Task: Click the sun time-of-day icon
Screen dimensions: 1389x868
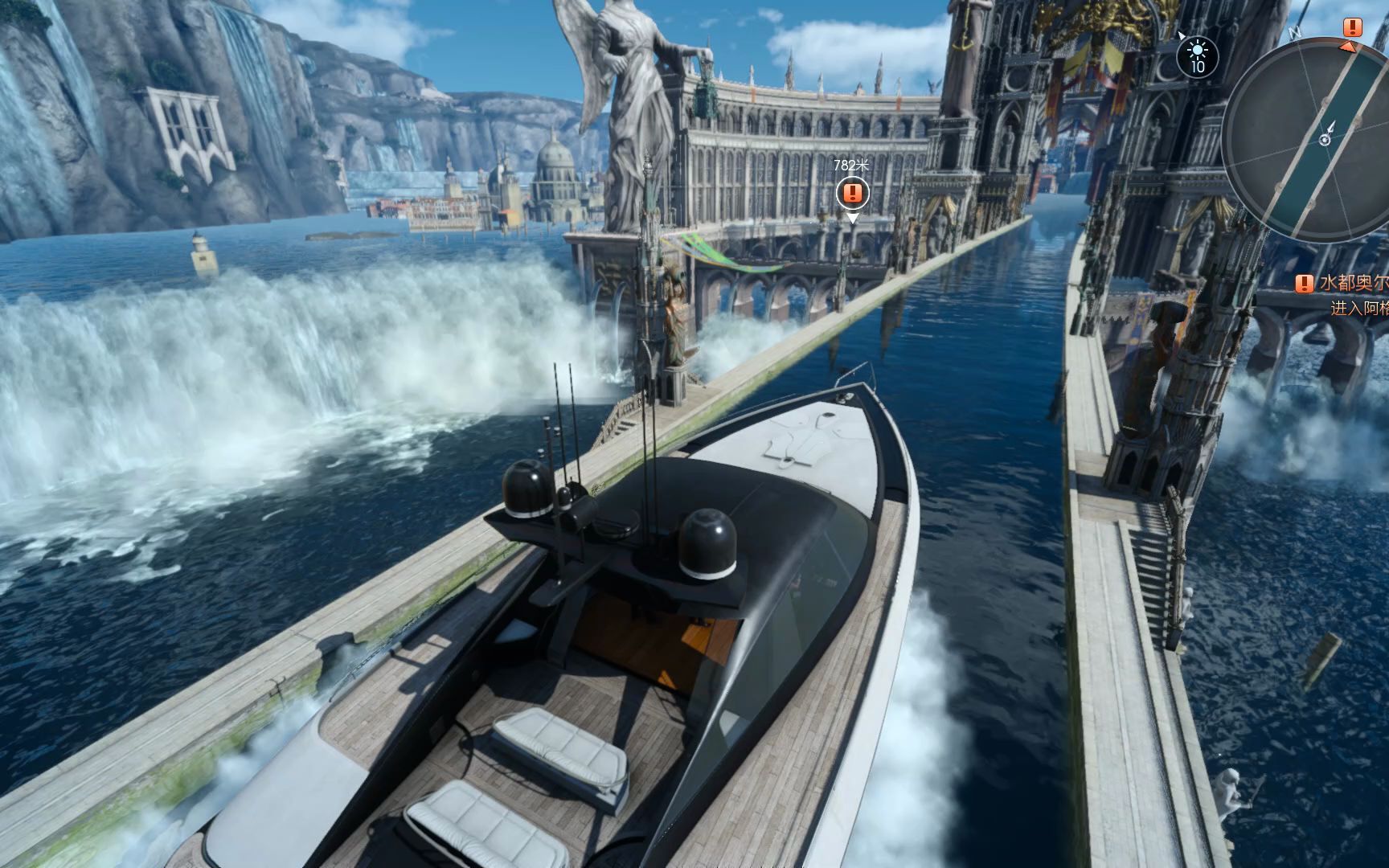Action: pyautogui.click(x=1198, y=56)
